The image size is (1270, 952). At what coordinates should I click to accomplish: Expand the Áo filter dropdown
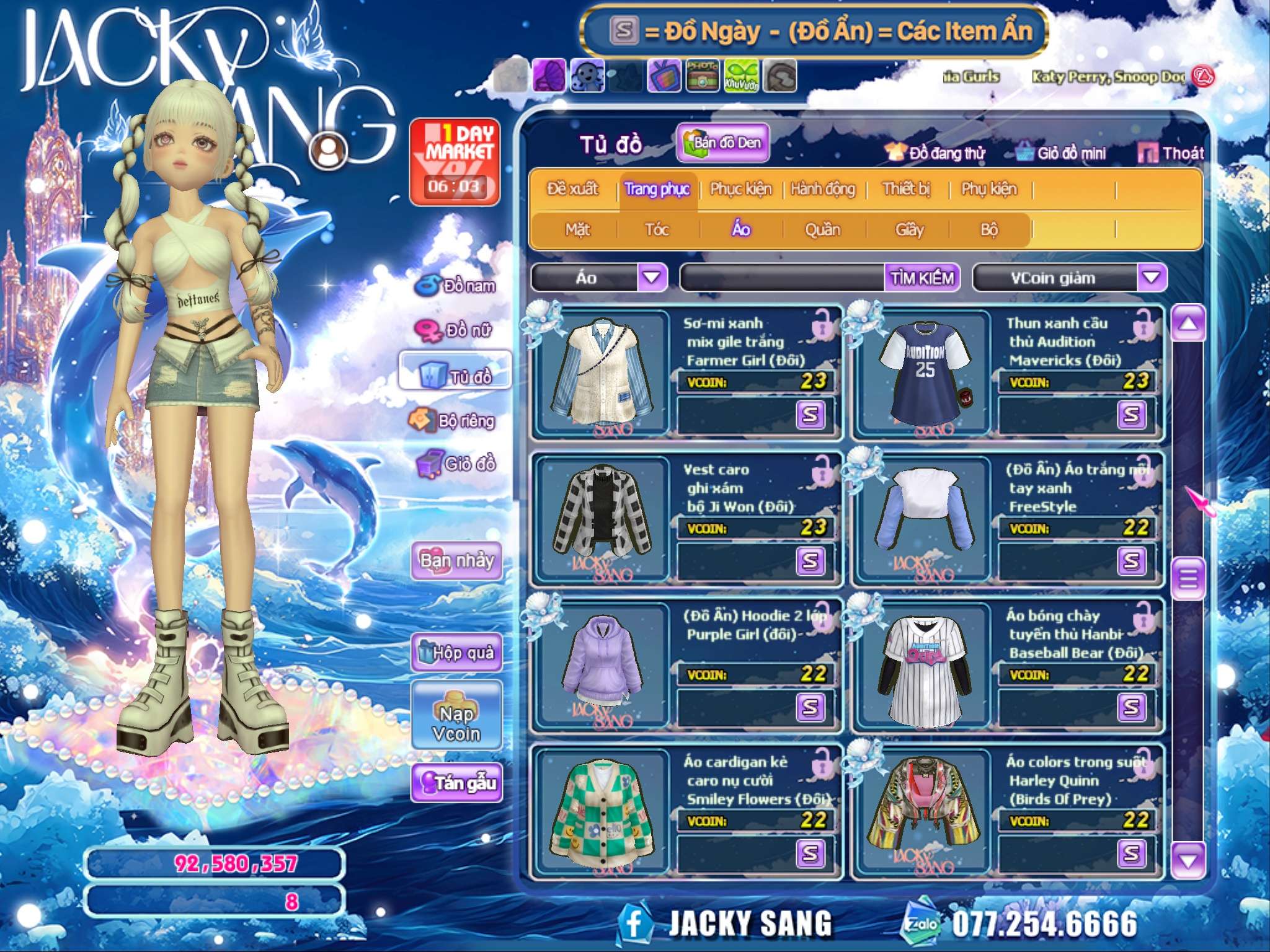[652, 278]
